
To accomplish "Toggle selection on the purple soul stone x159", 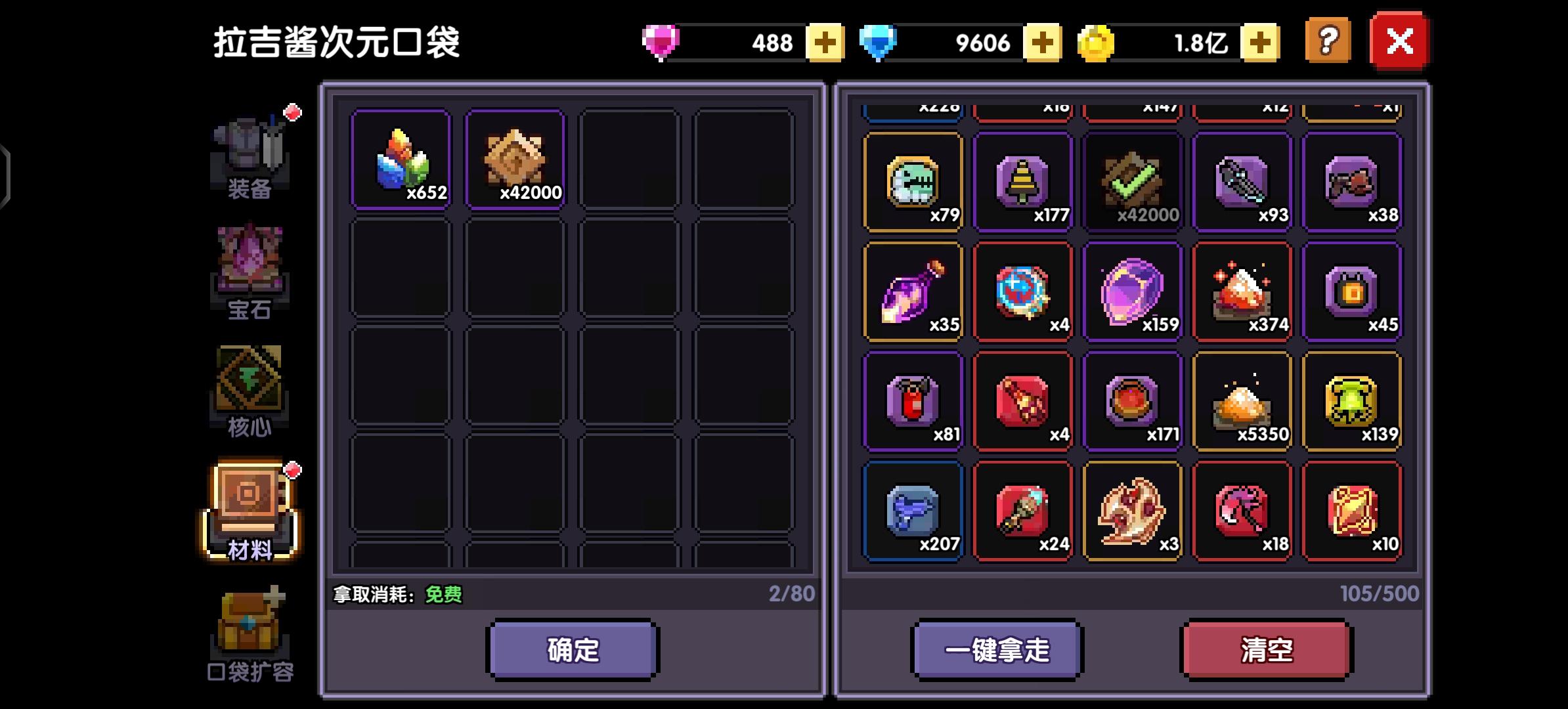I will pos(1133,291).
